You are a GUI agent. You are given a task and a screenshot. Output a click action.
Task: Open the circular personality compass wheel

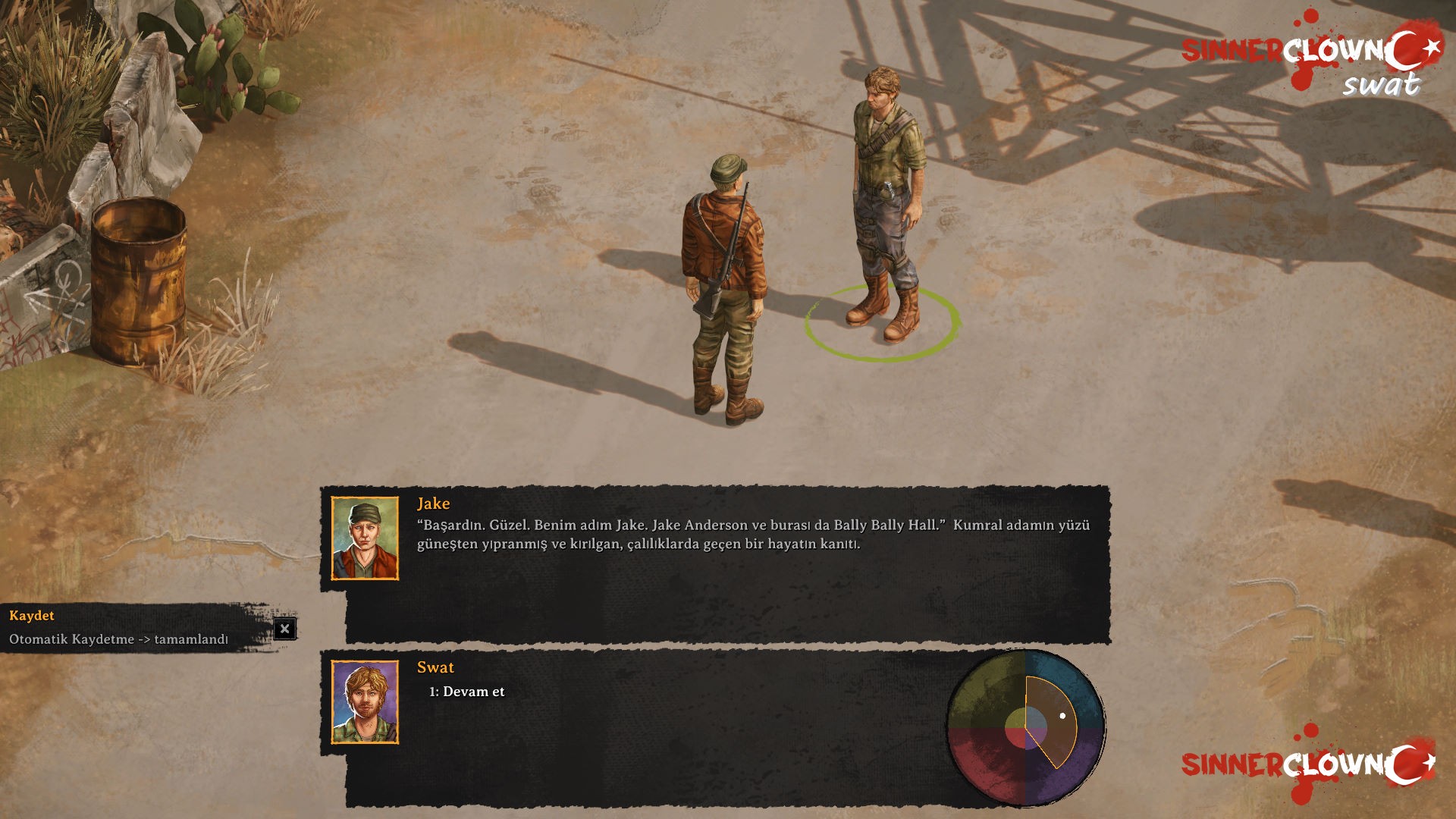(x=1026, y=729)
